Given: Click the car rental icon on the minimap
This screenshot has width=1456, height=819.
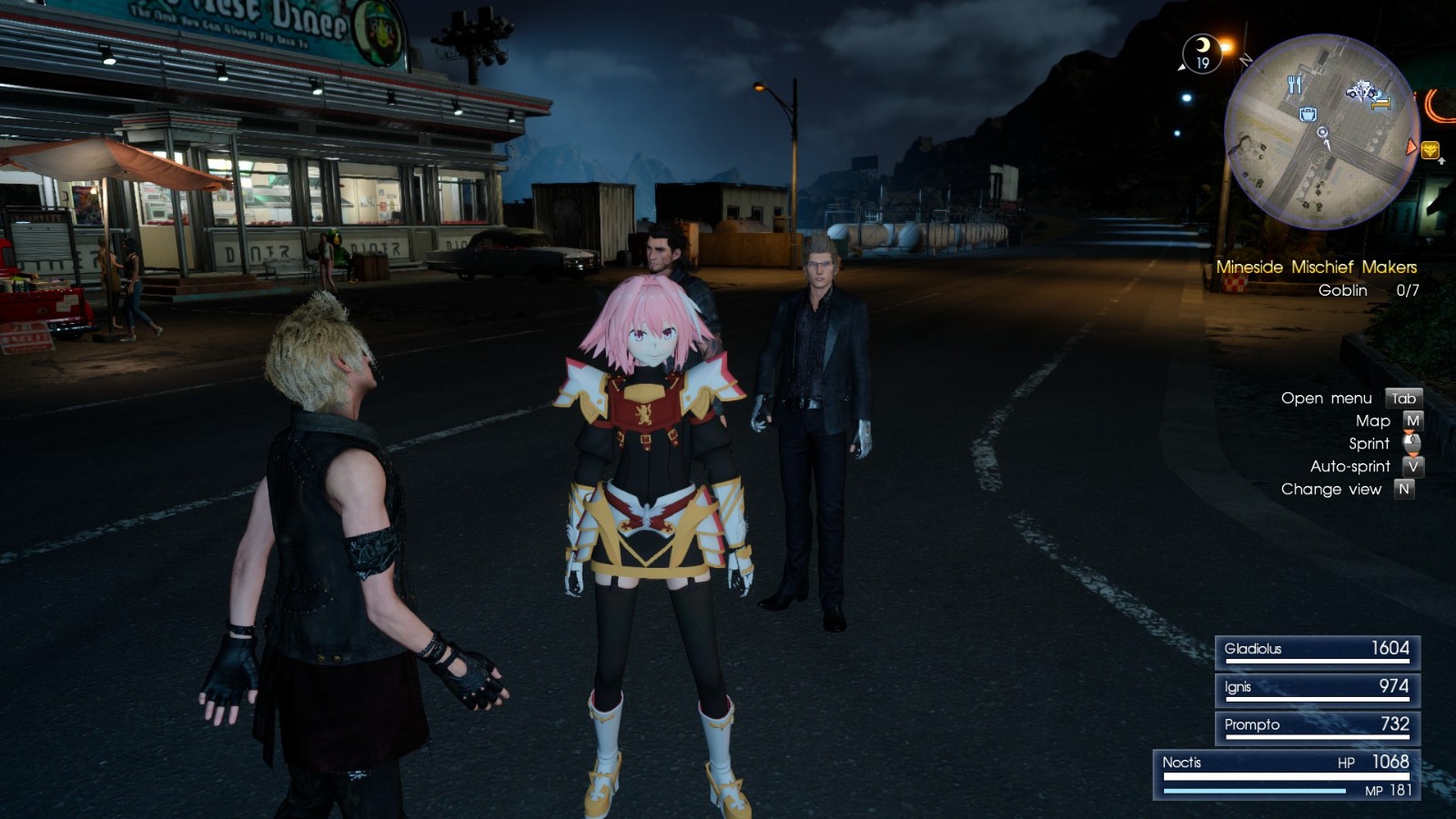Looking at the screenshot, I should pyautogui.click(x=1351, y=92).
